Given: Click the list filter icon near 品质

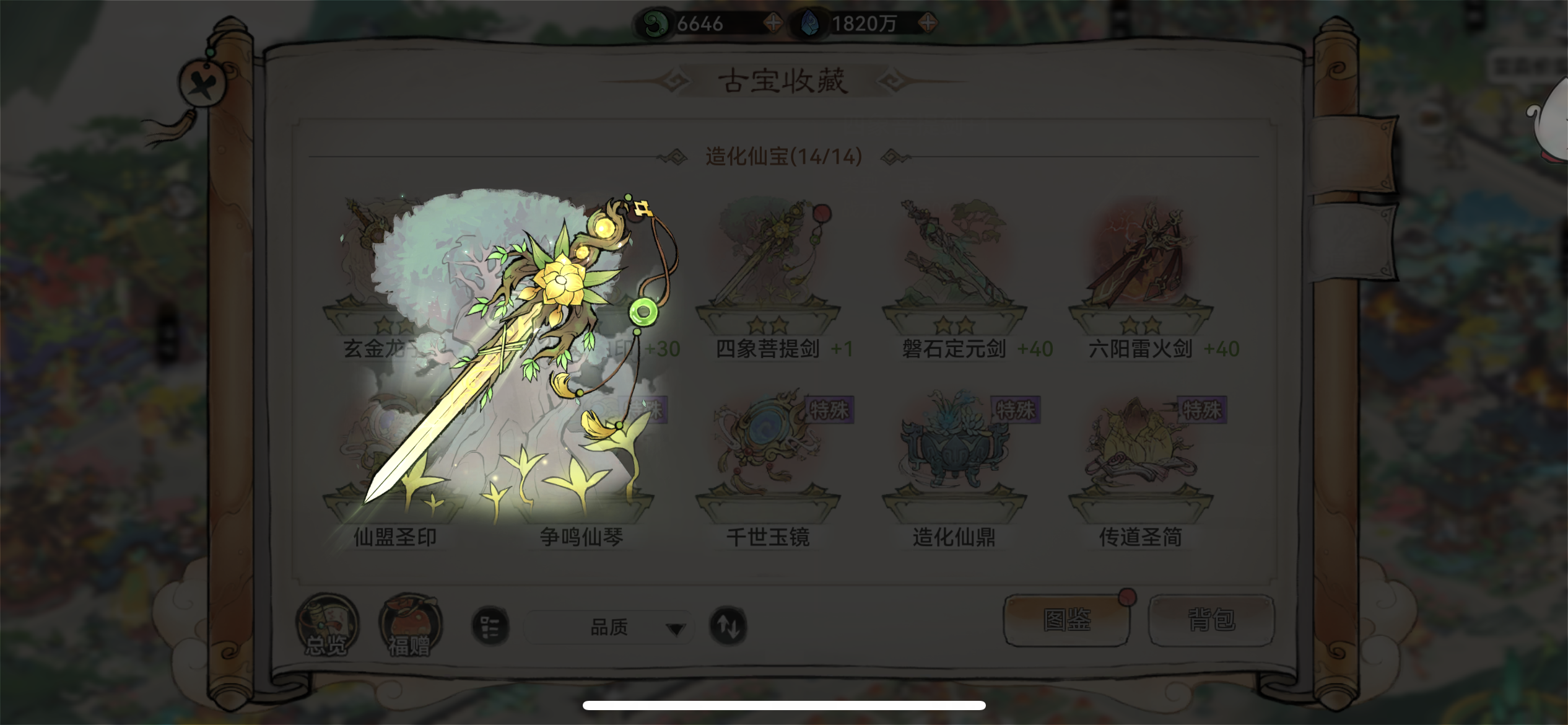Looking at the screenshot, I should [489, 626].
